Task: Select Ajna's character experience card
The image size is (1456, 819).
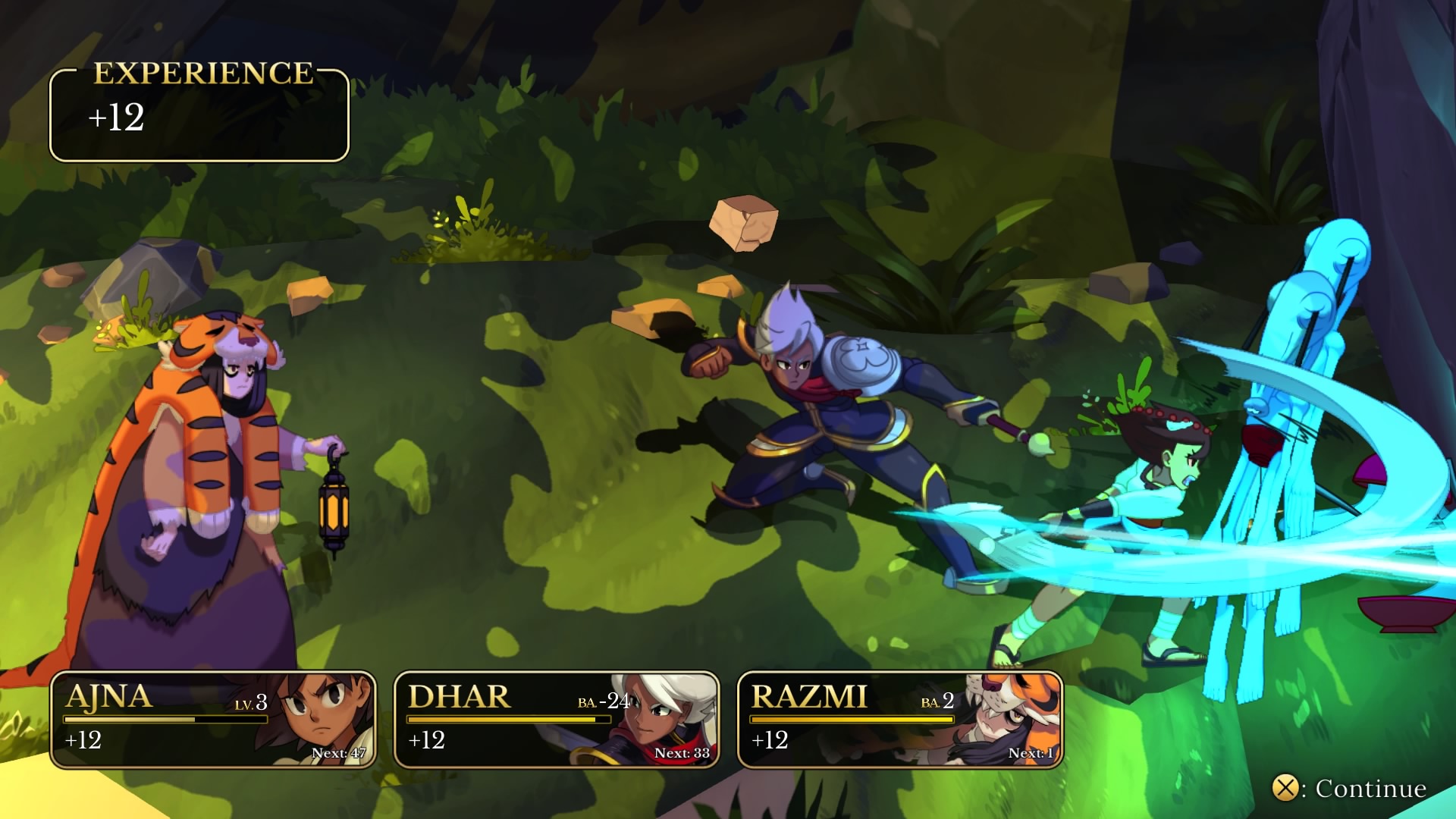Action: pyautogui.click(x=213, y=720)
